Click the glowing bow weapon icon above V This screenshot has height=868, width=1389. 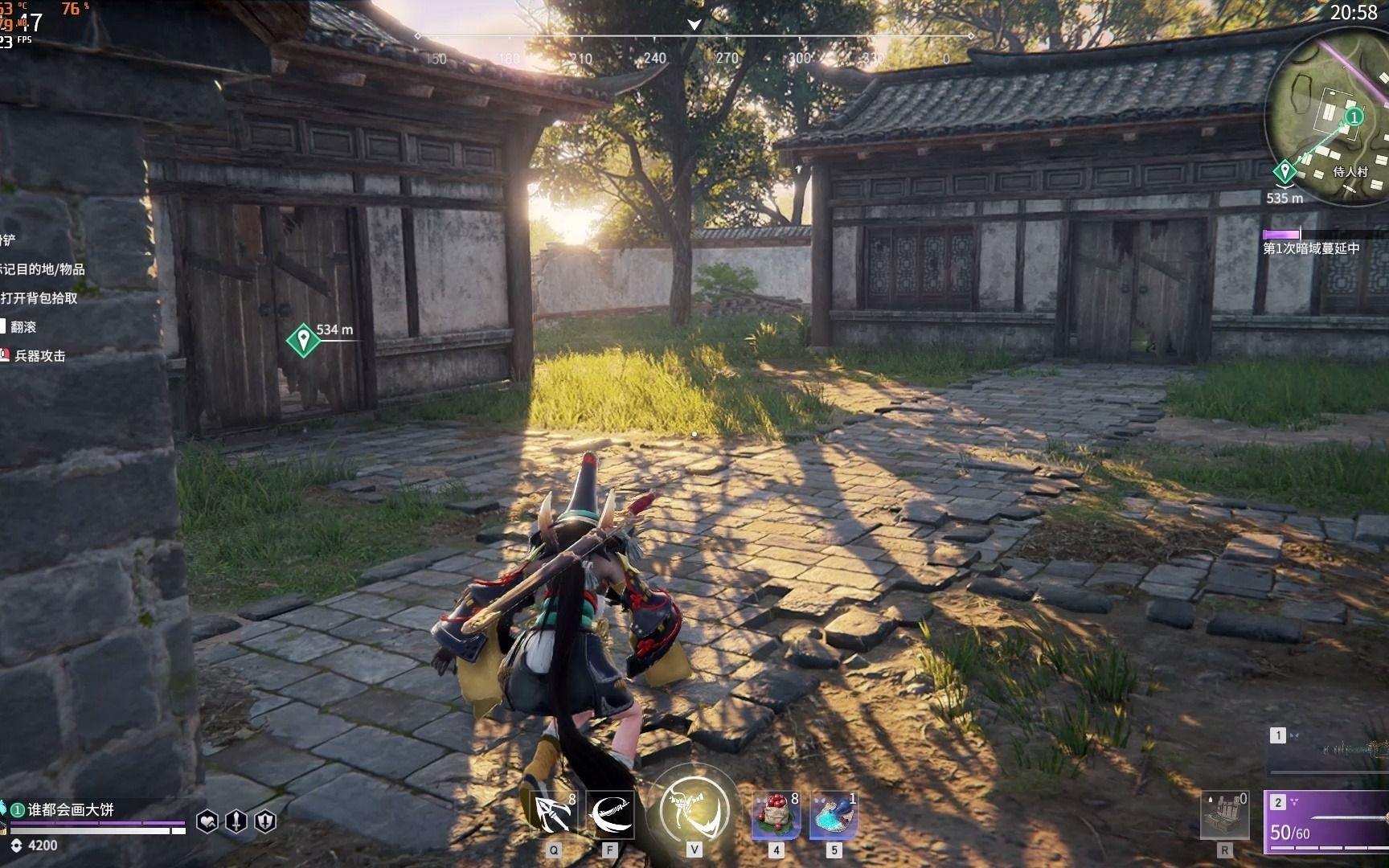[694, 809]
